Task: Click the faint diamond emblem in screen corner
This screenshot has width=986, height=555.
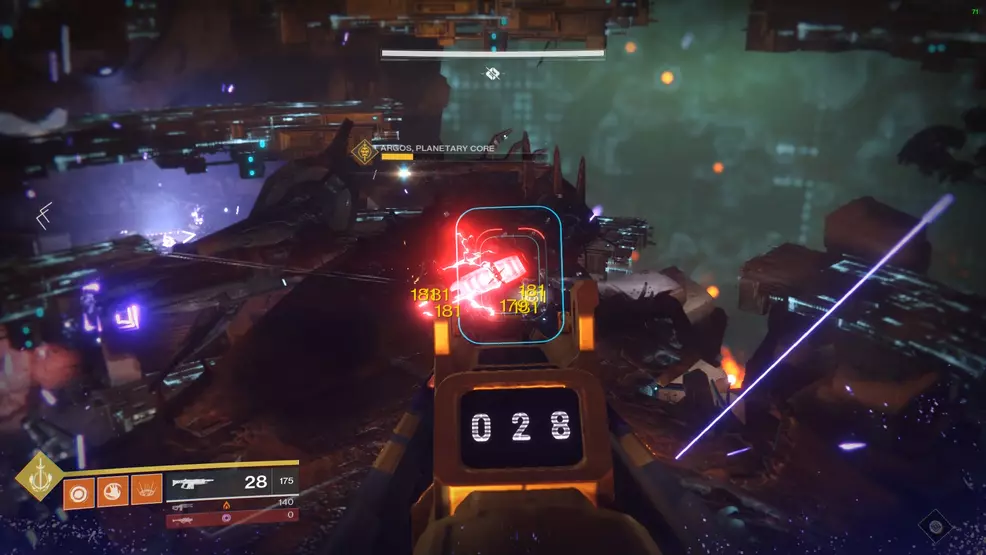Action: (x=935, y=524)
